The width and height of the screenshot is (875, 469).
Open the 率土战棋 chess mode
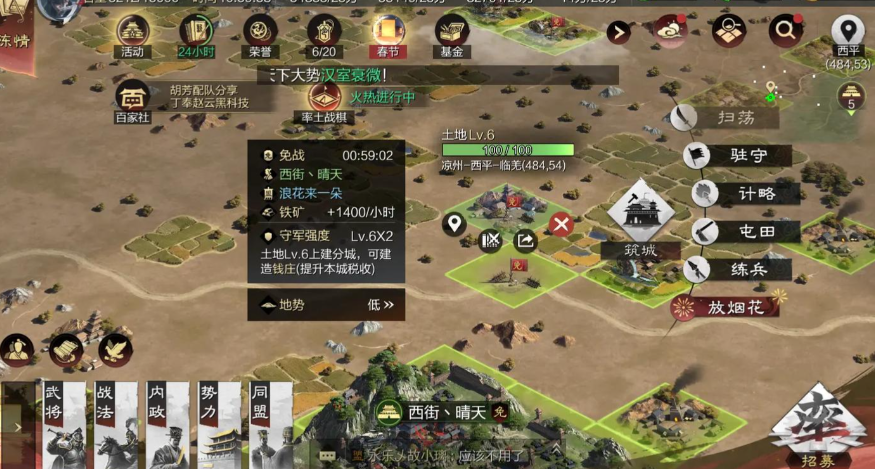(324, 100)
